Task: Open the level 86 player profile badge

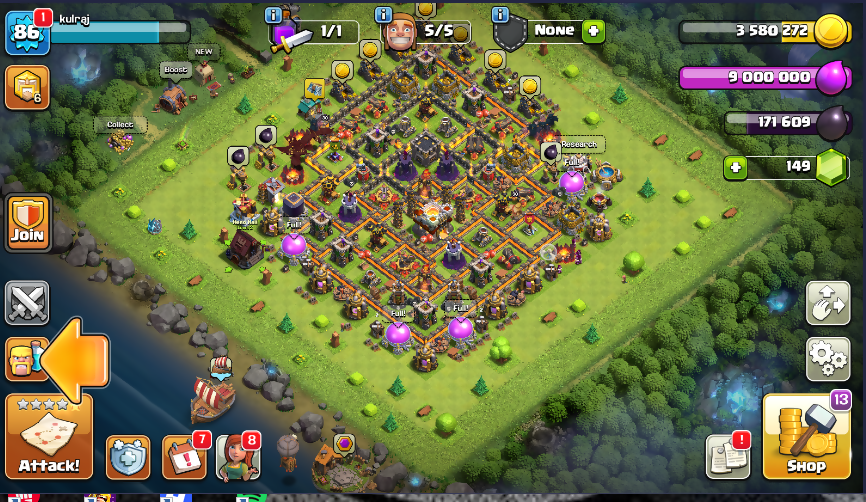Action: pos(25,32)
